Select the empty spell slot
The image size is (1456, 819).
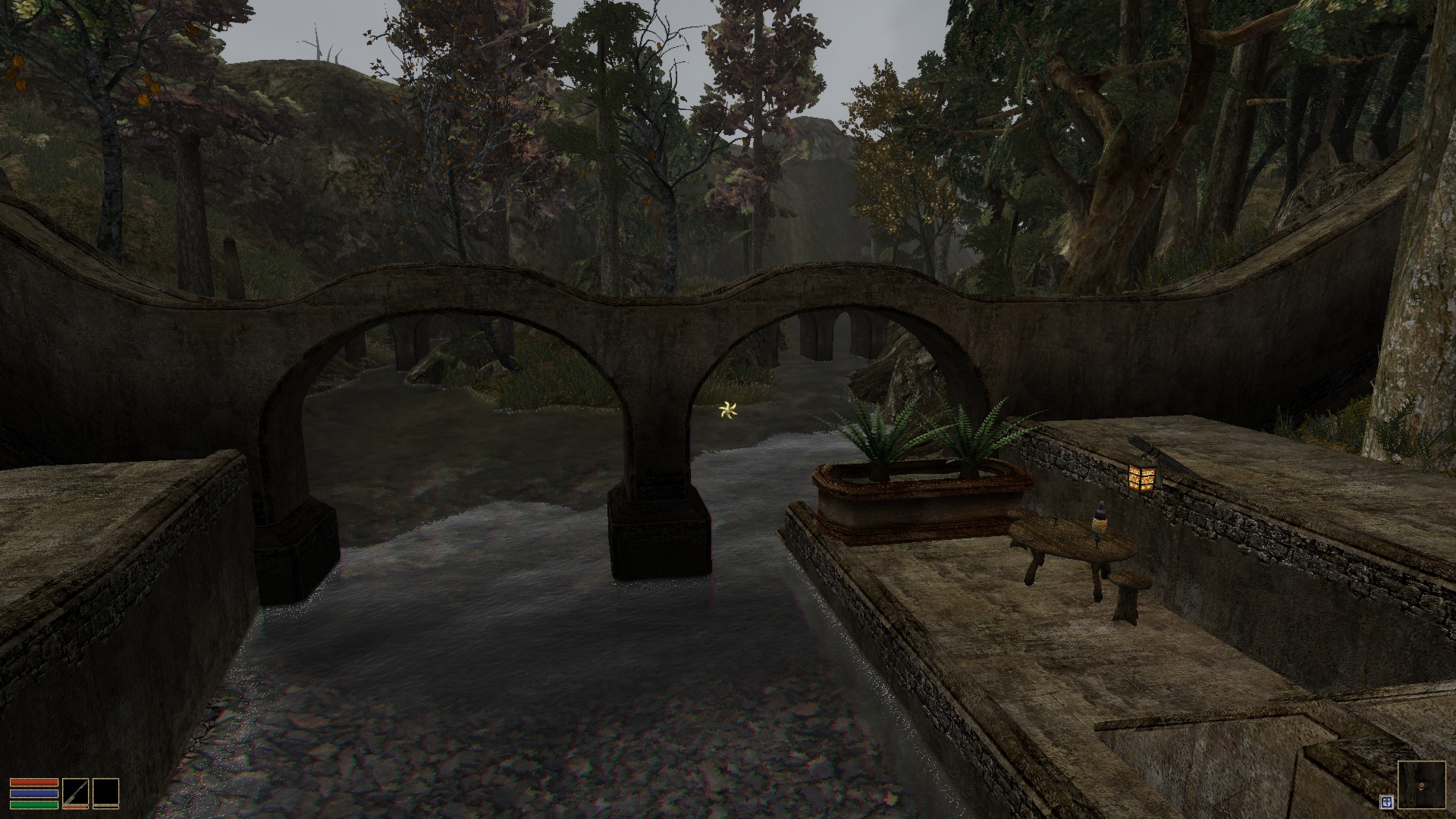tap(106, 792)
